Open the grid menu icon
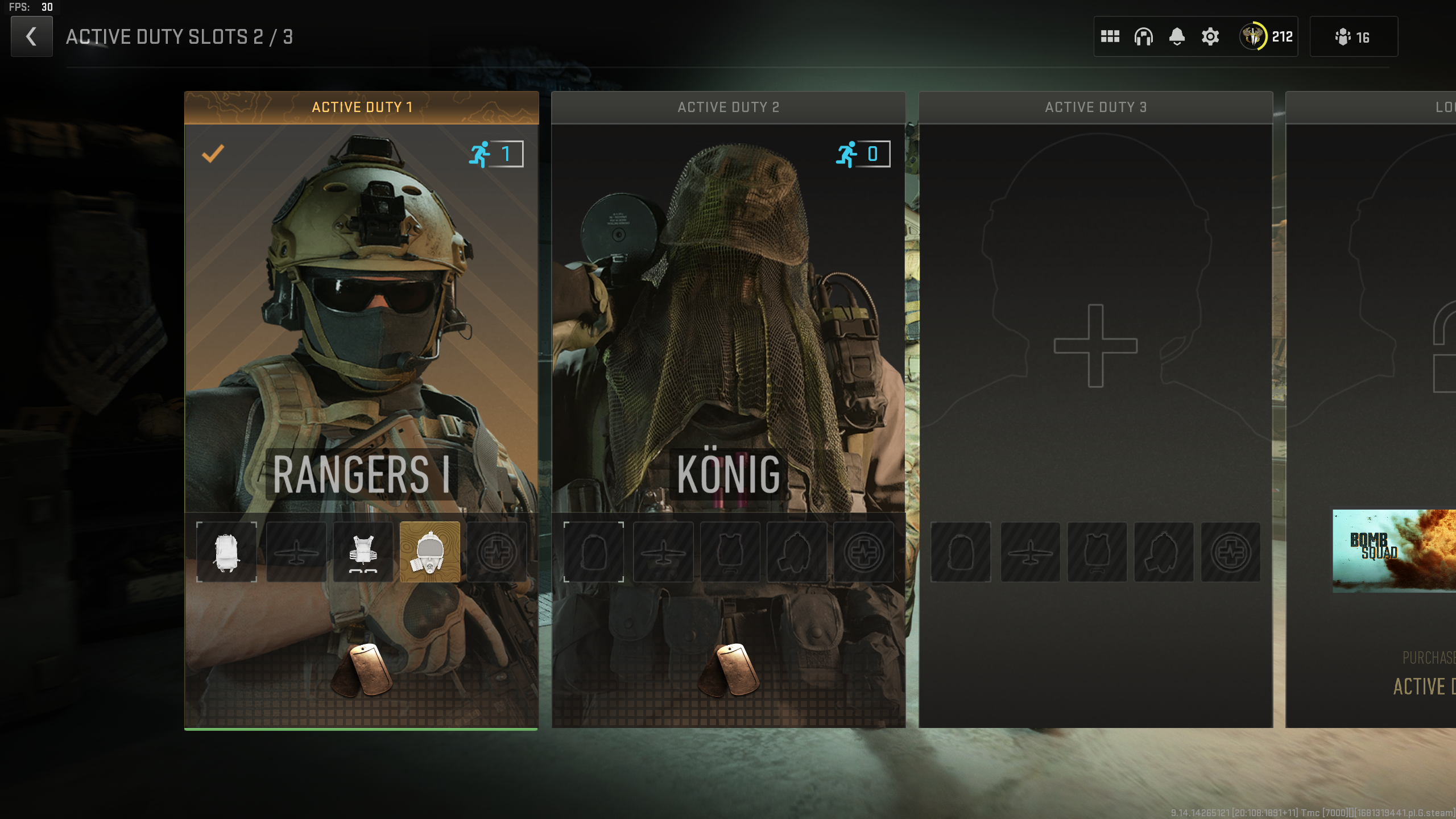 point(1110,36)
